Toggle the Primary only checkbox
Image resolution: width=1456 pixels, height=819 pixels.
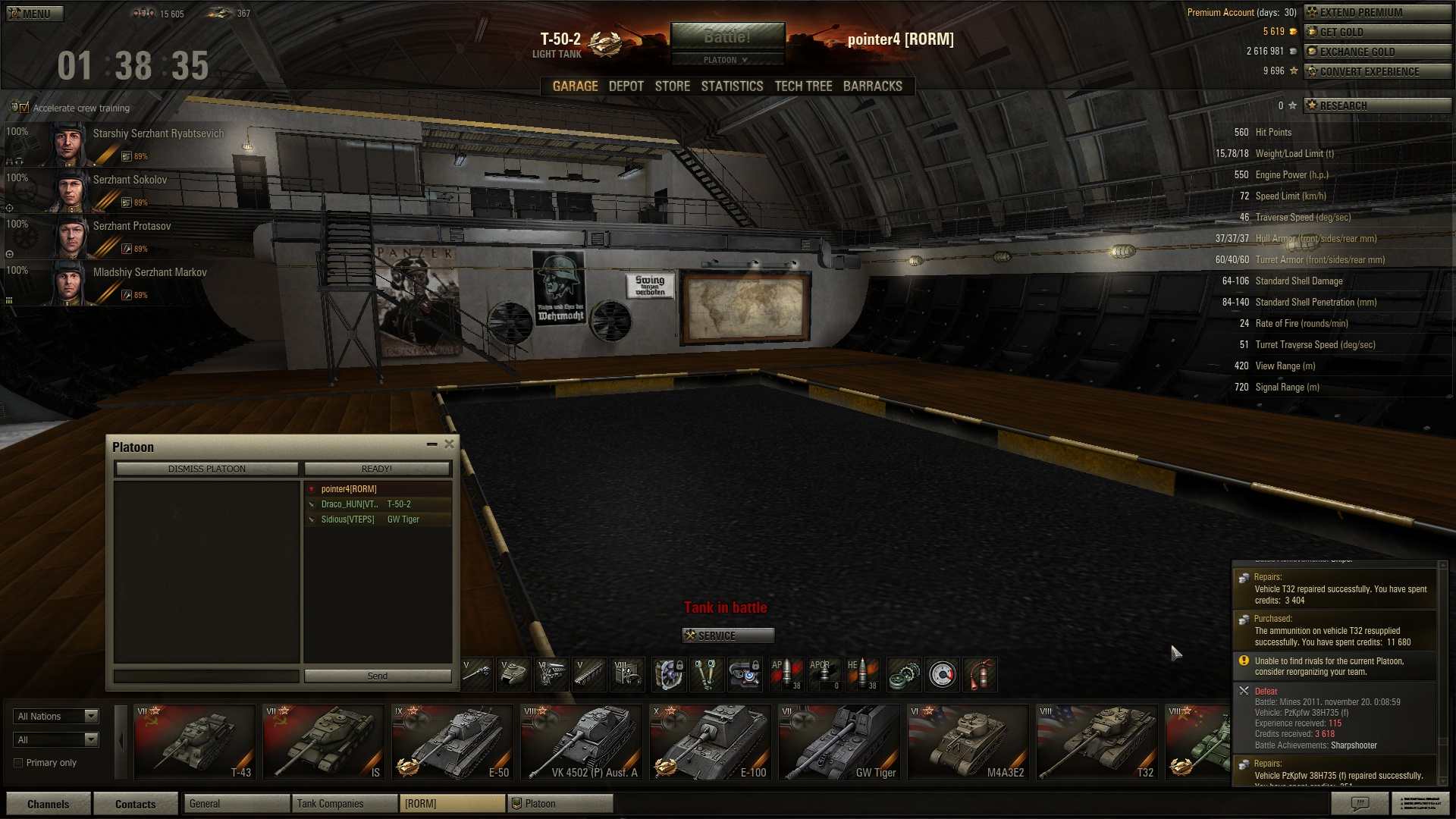[x=18, y=763]
